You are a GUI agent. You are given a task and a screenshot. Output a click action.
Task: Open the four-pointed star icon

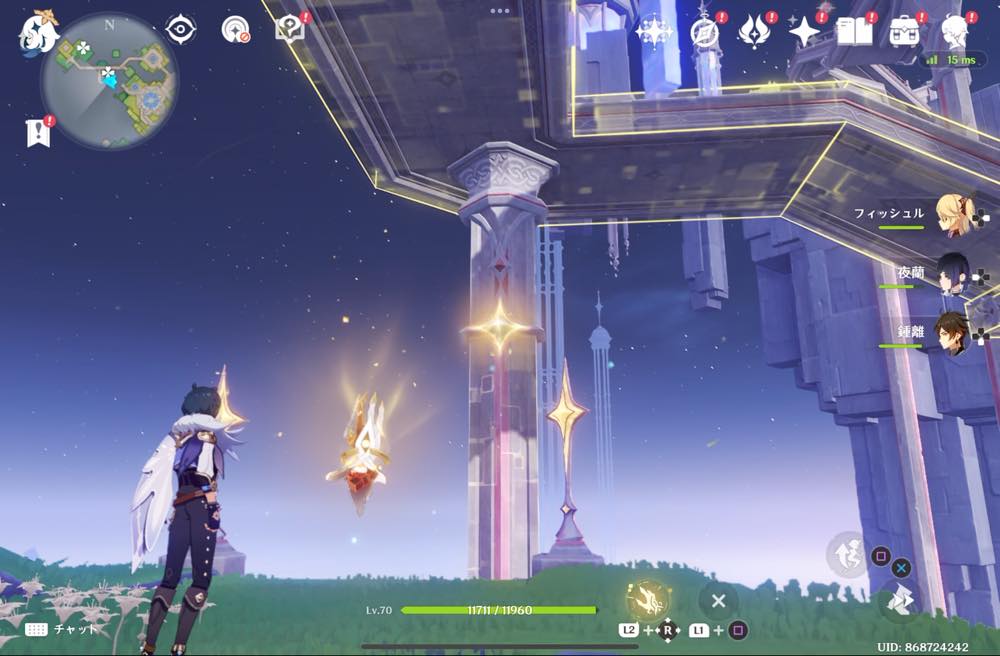(x=804, y=32)
